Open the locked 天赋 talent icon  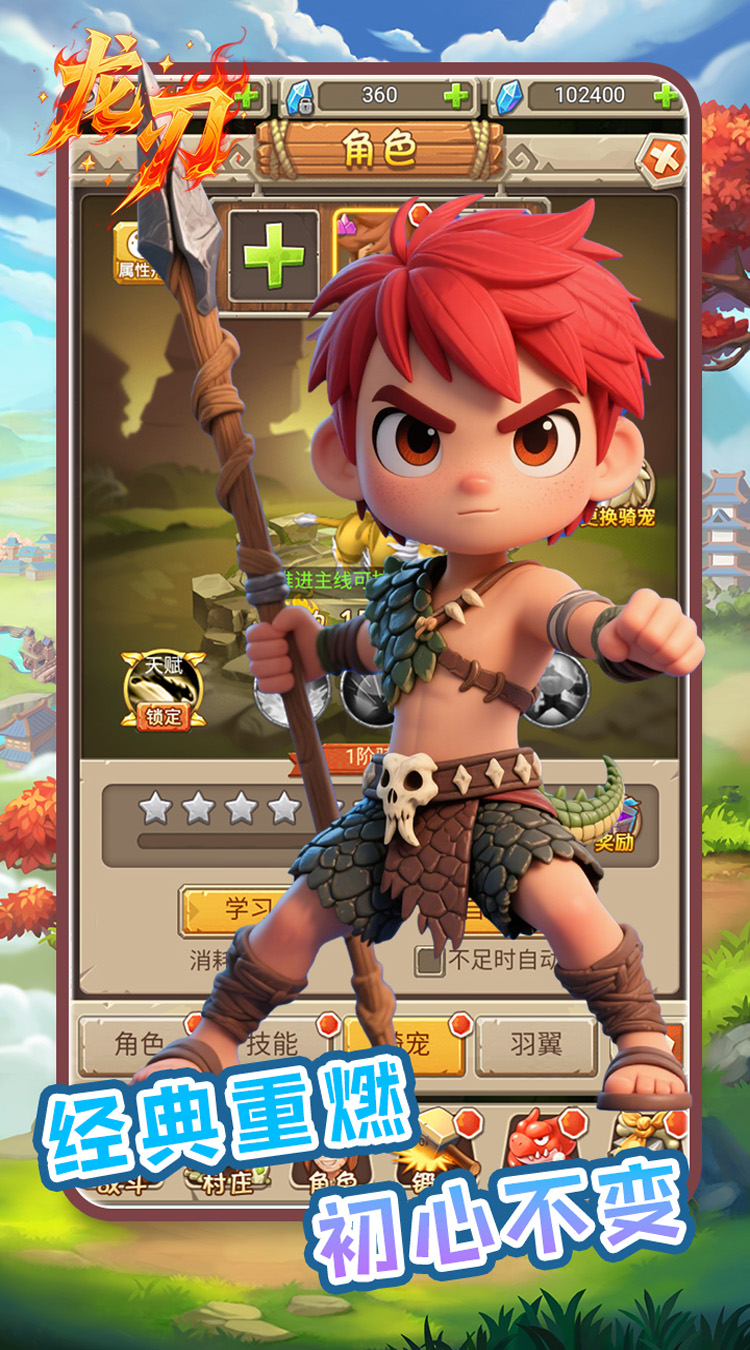(163, 689)
